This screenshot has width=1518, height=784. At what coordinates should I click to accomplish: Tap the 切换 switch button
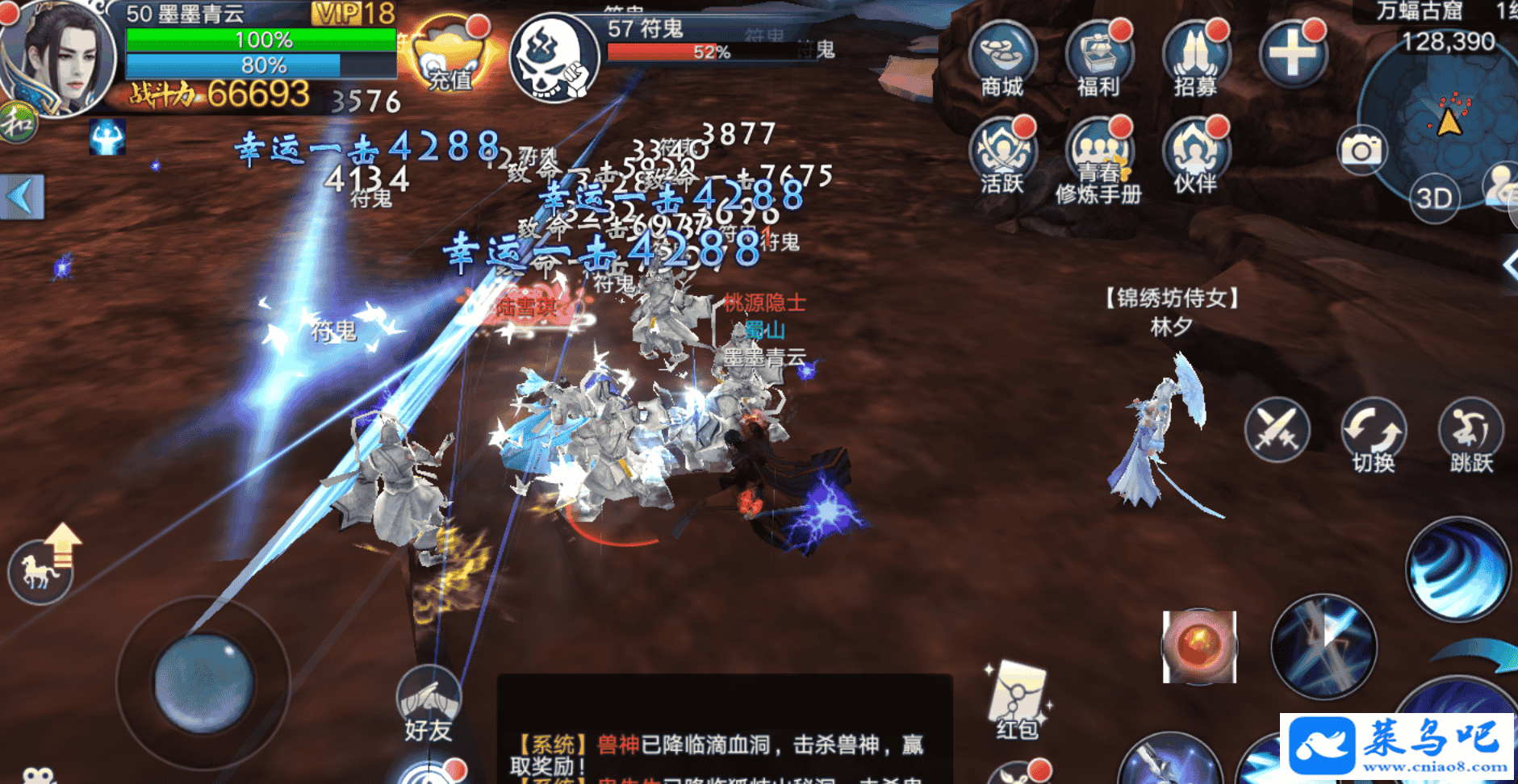coord(1374,432)
